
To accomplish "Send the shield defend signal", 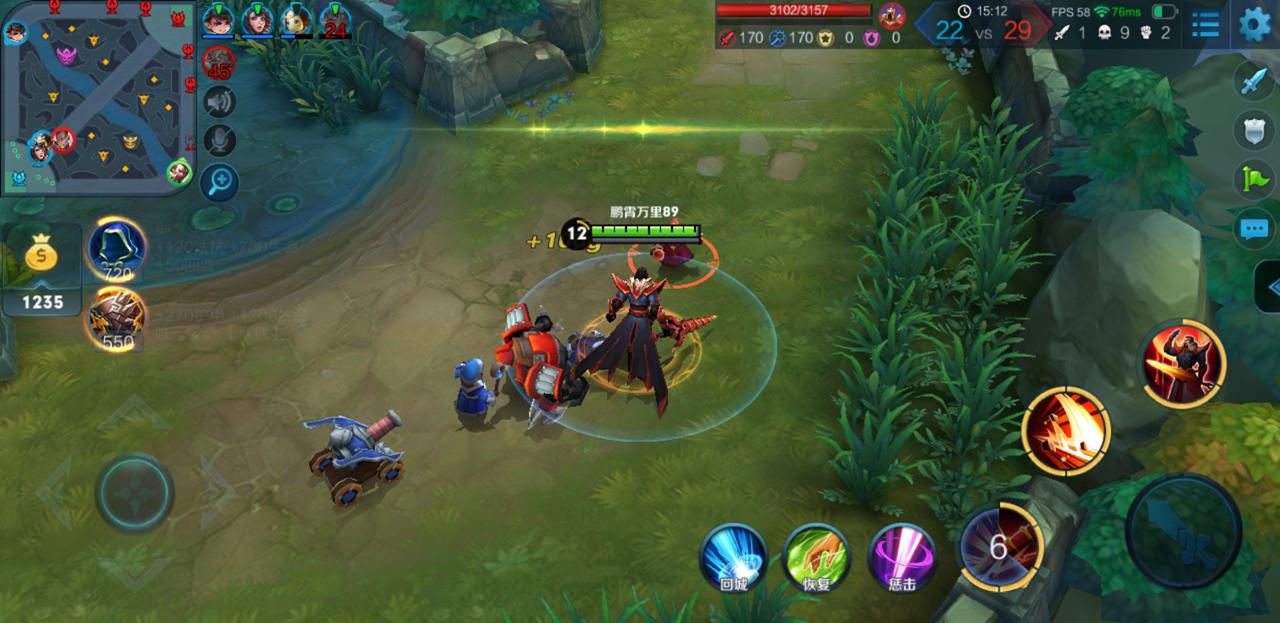I will point(1254,131).
